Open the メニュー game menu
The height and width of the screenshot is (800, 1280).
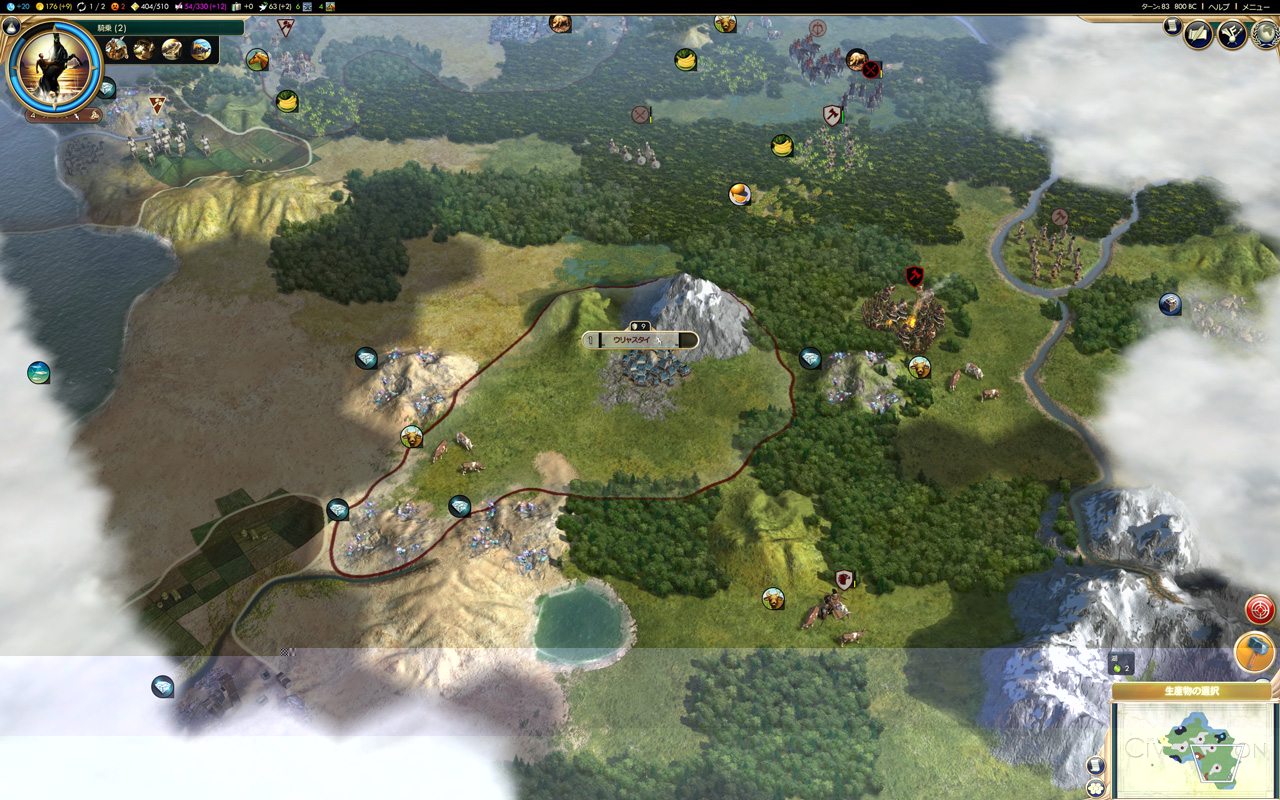tap(1256, 6)
